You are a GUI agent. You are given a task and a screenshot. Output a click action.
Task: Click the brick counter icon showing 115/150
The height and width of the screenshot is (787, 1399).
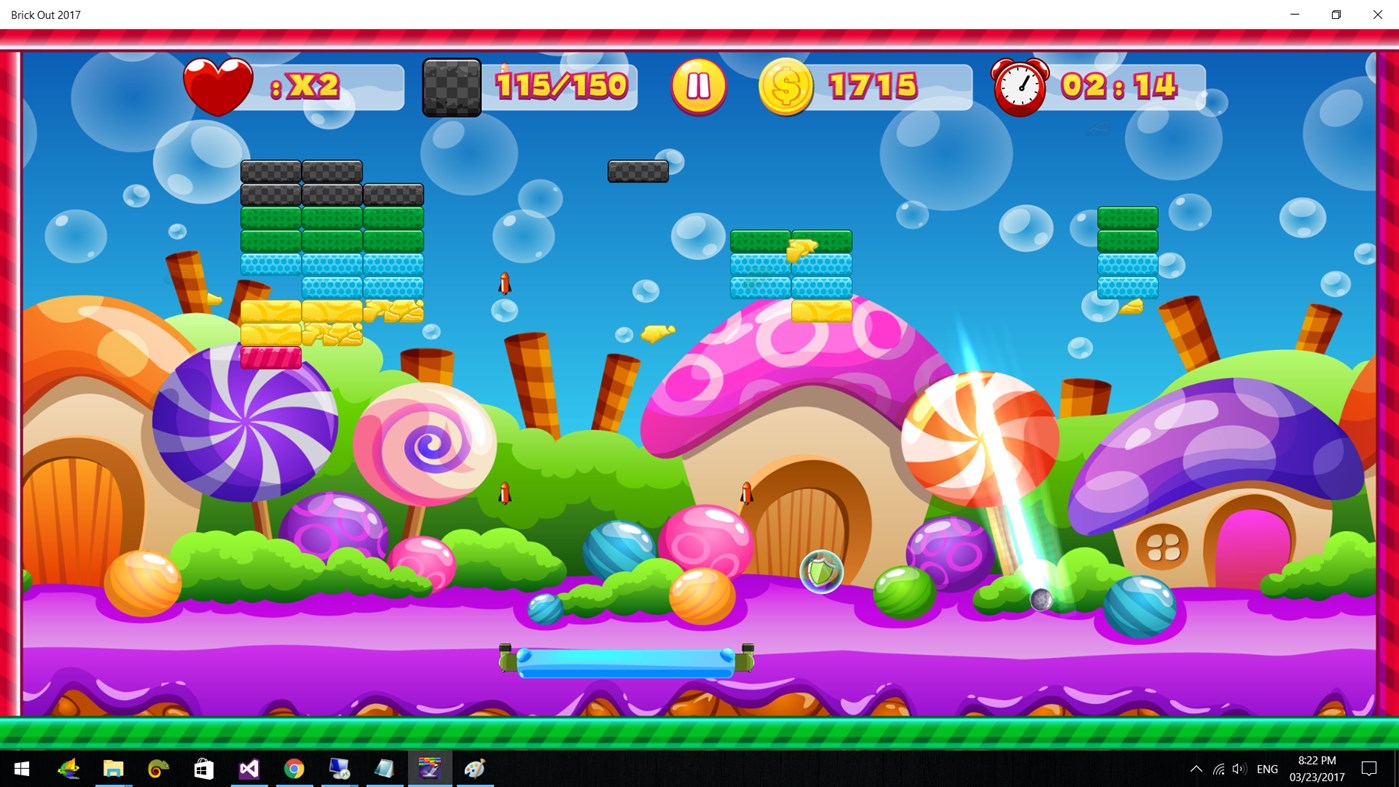pos(451,86)
